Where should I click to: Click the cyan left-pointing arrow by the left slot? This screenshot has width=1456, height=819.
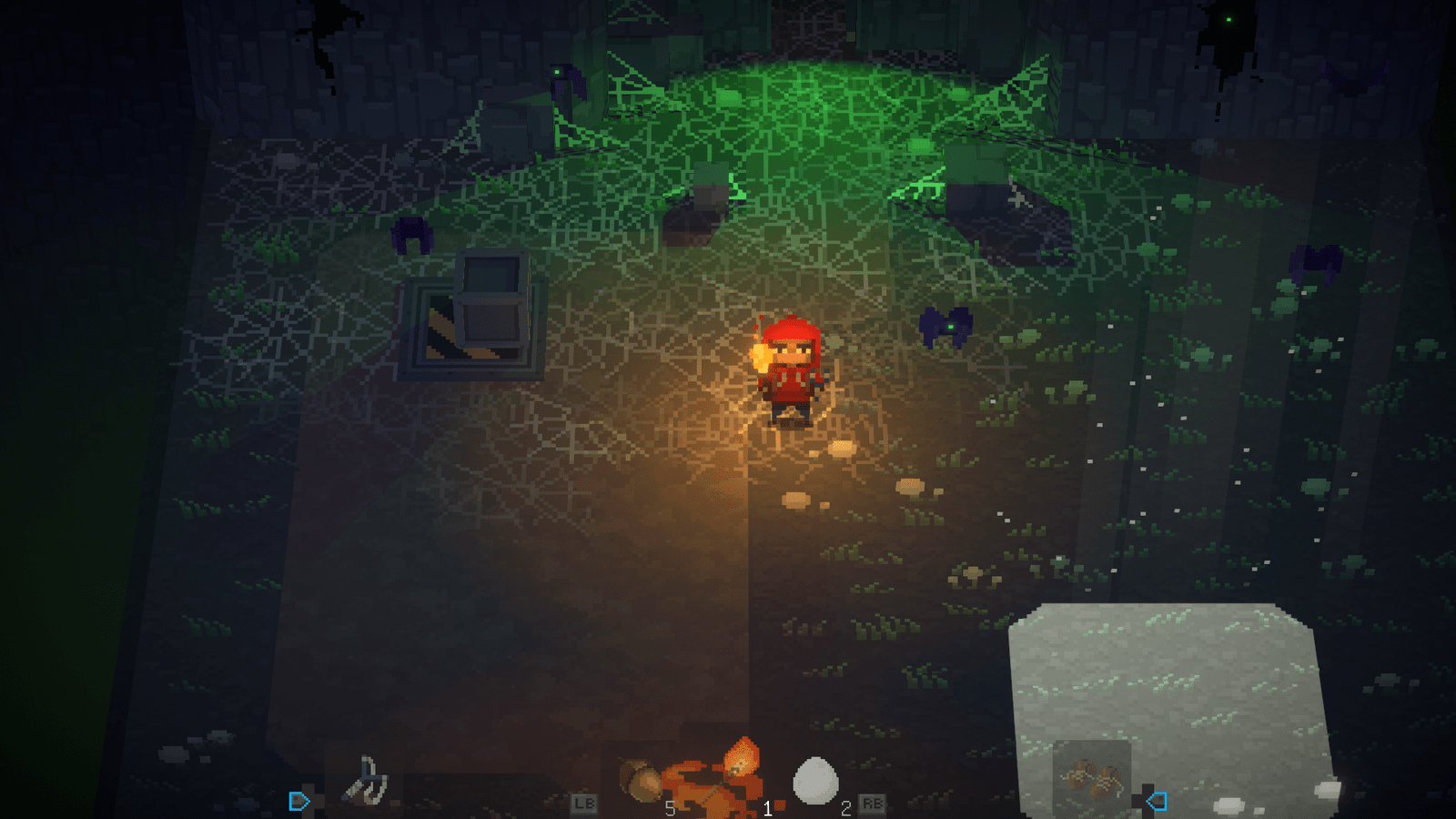coord(297,800)
